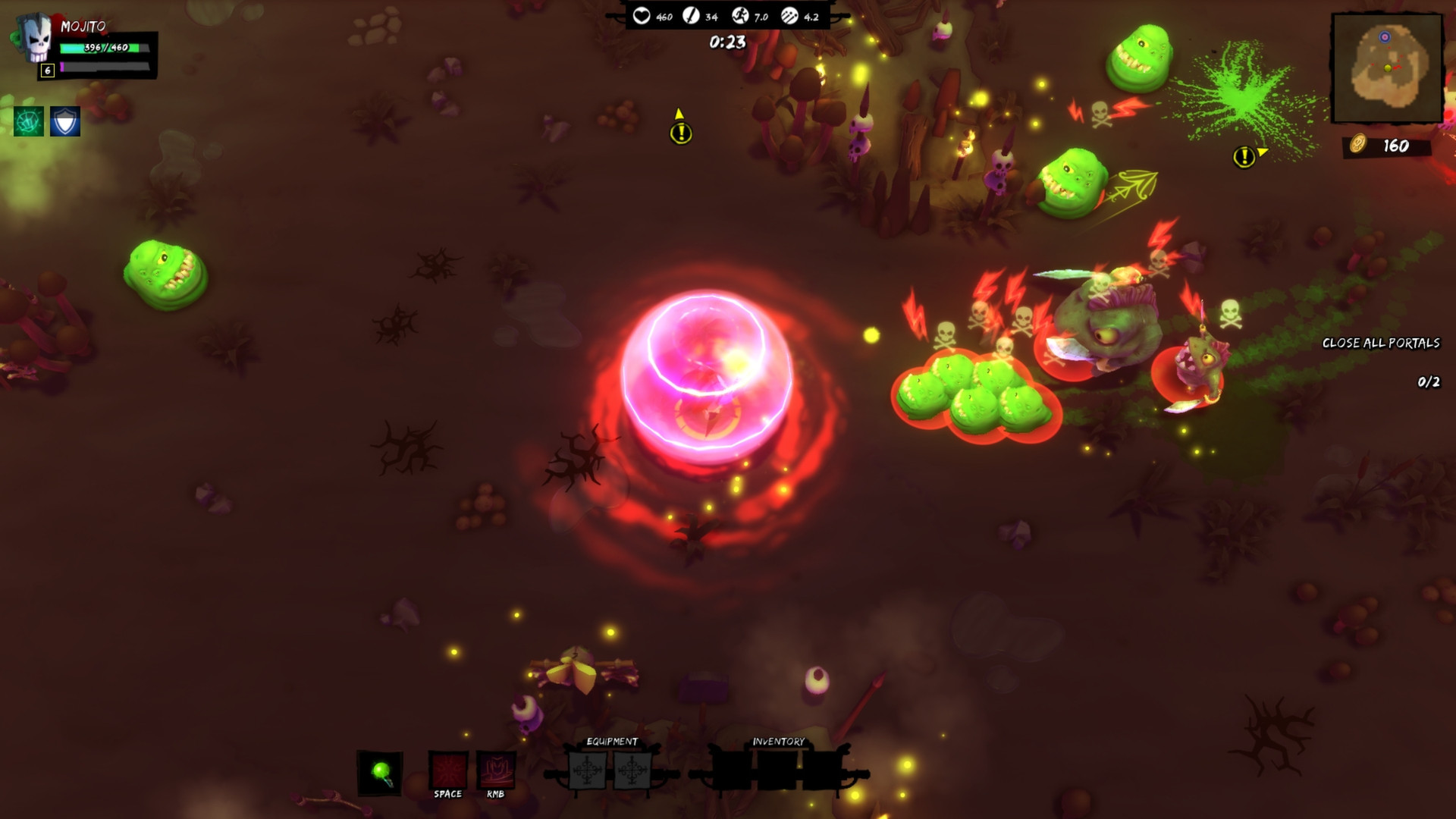1456x819 pixels.
Task: Activate the SPACE ability icon
Action: (x=447, y=770)
